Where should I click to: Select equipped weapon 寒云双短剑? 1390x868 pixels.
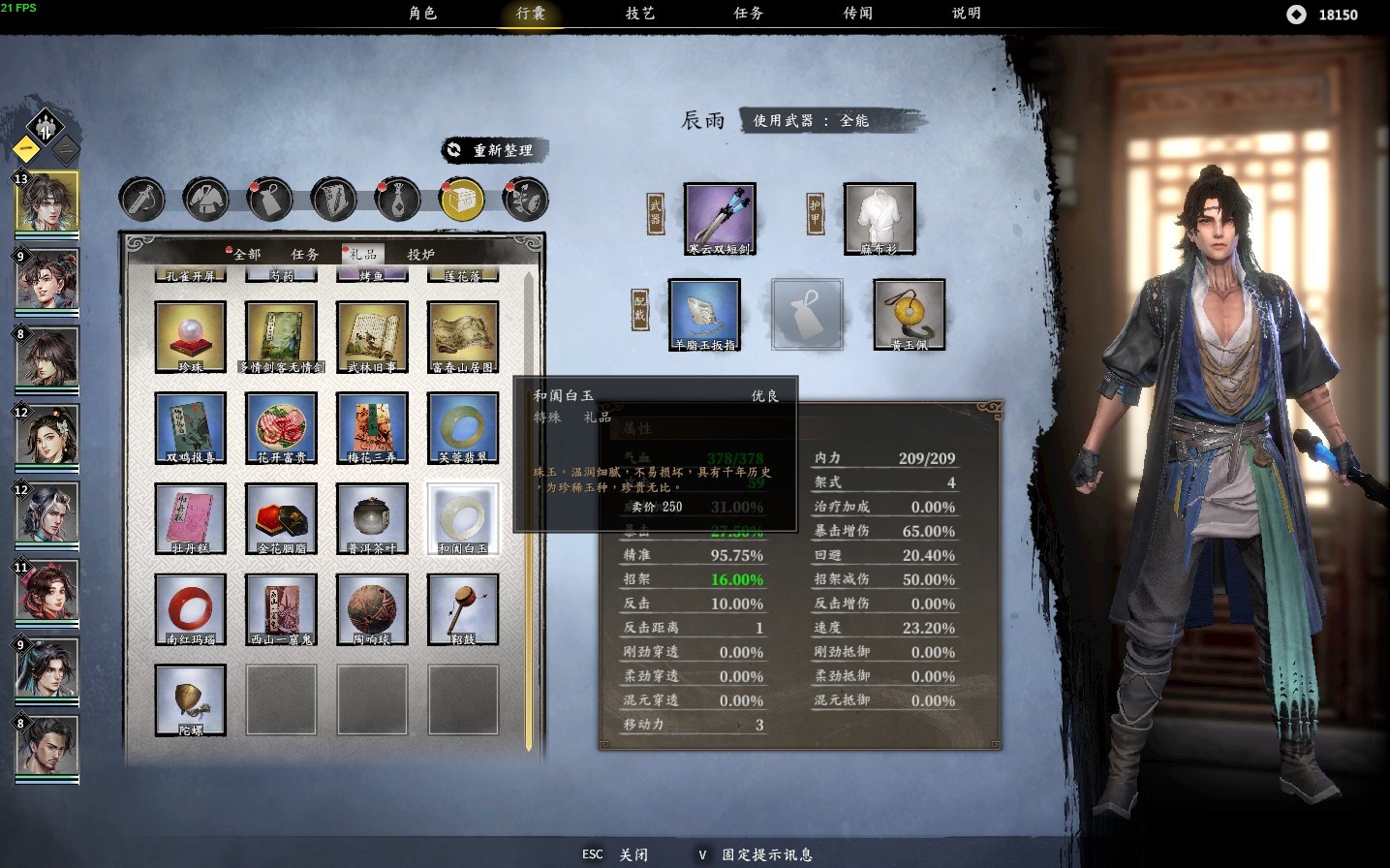point(720,219)
